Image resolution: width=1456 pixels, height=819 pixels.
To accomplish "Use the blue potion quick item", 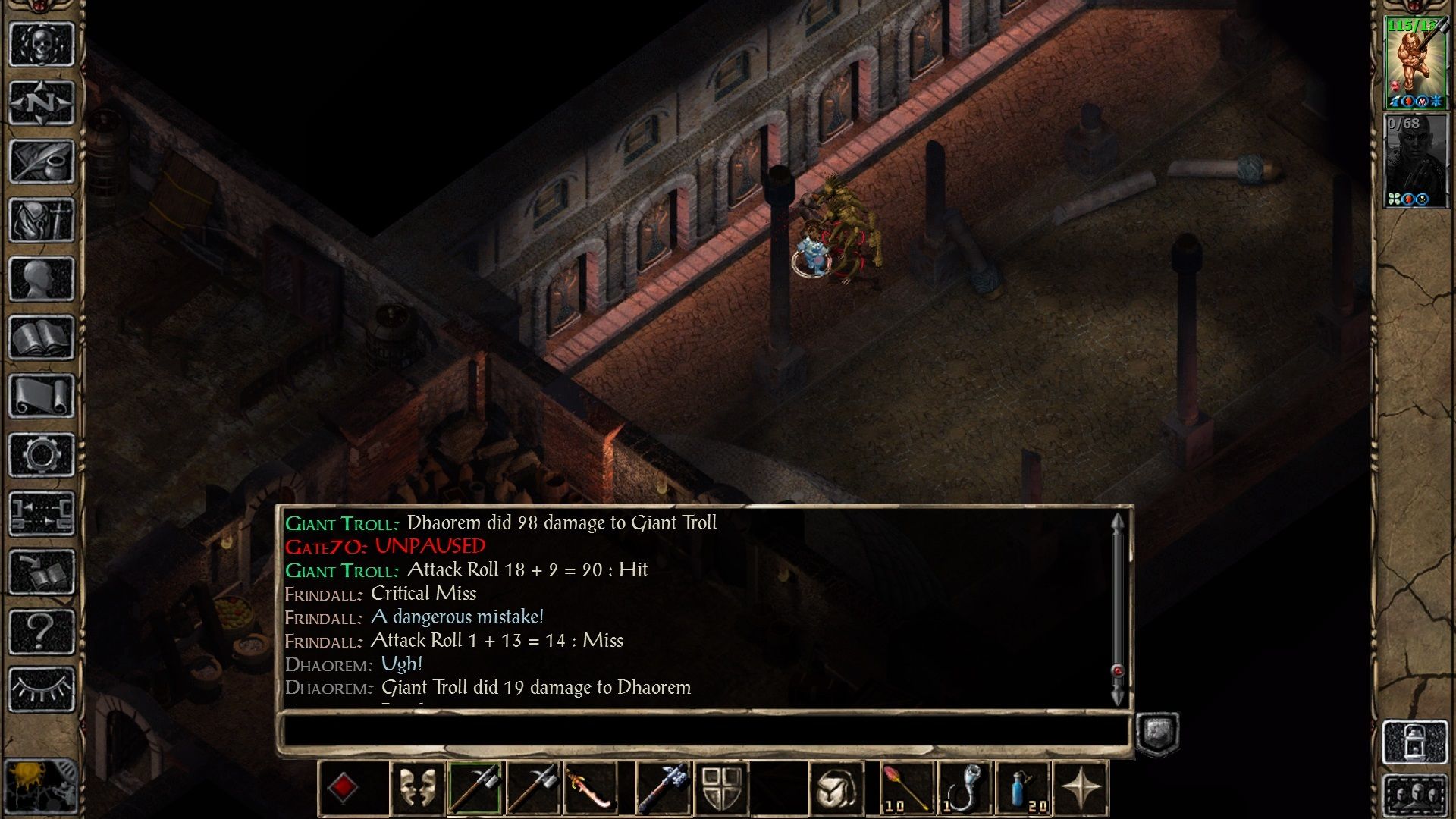I will coord(1023,789).
